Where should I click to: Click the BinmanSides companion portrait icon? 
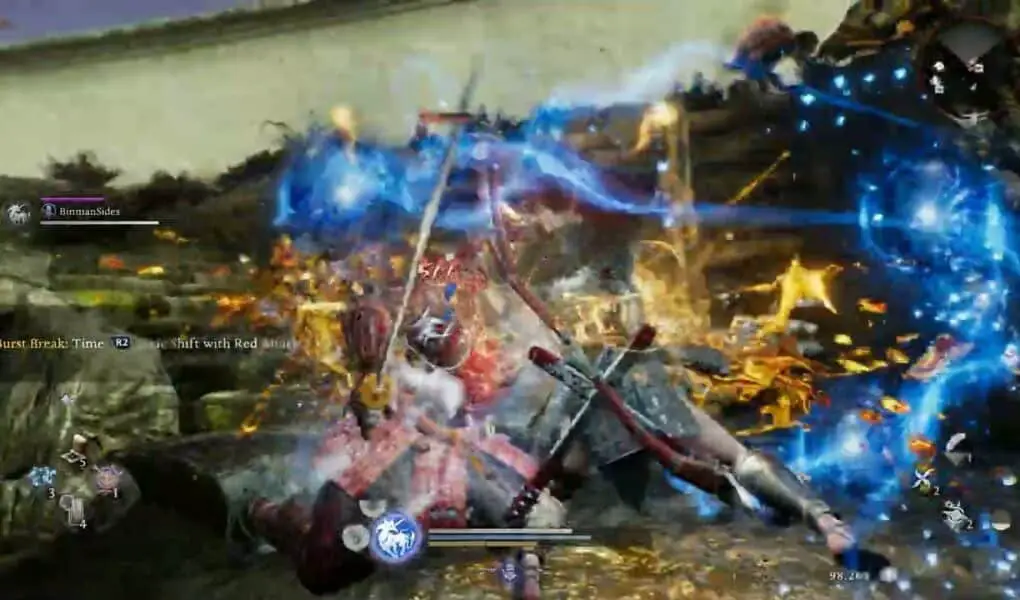coord(19,212)
